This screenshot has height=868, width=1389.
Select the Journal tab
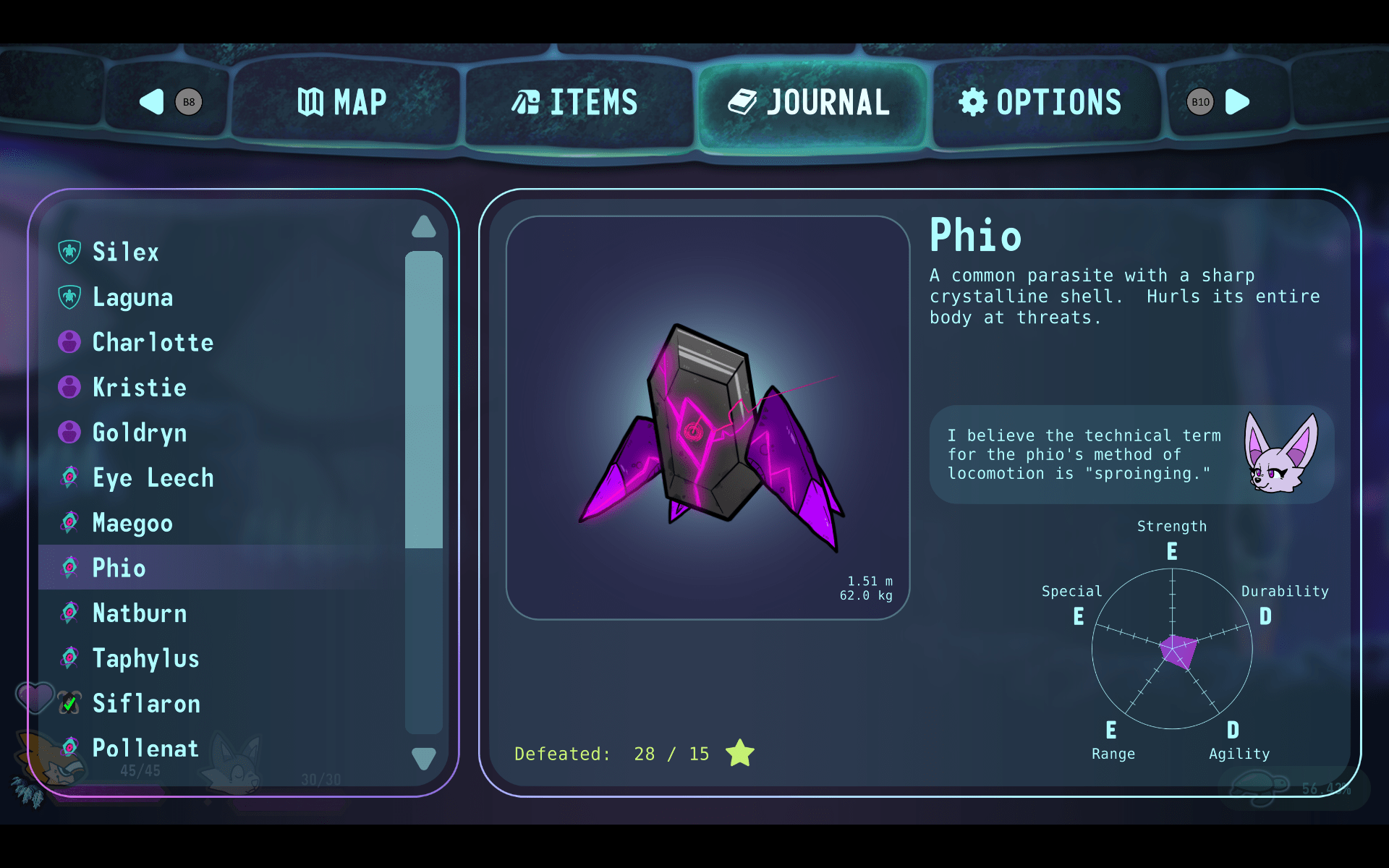pos(809,103)
